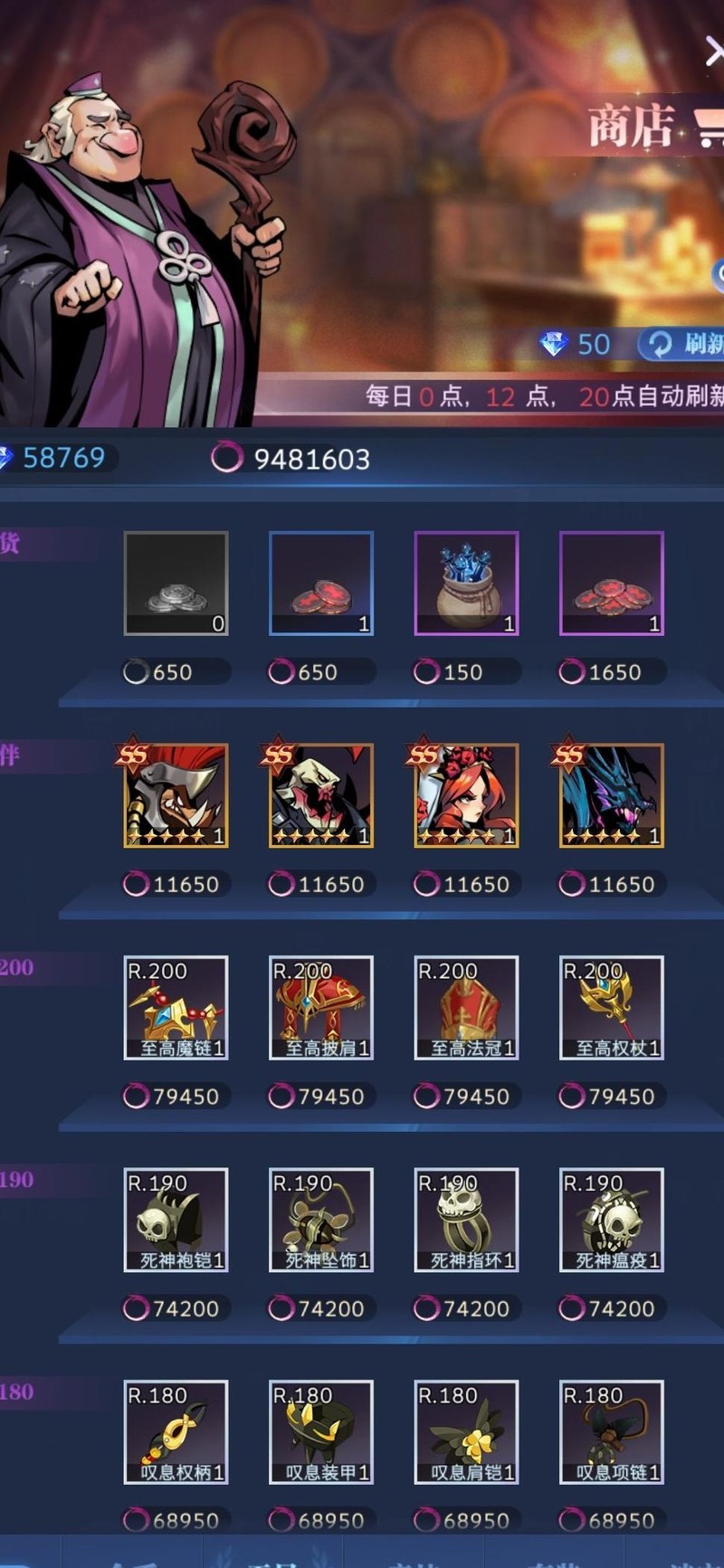The height and width of the screenshot is (1568, 724).
Task: Buy the red coins priced at 1650
Action: tap(612, 584)
